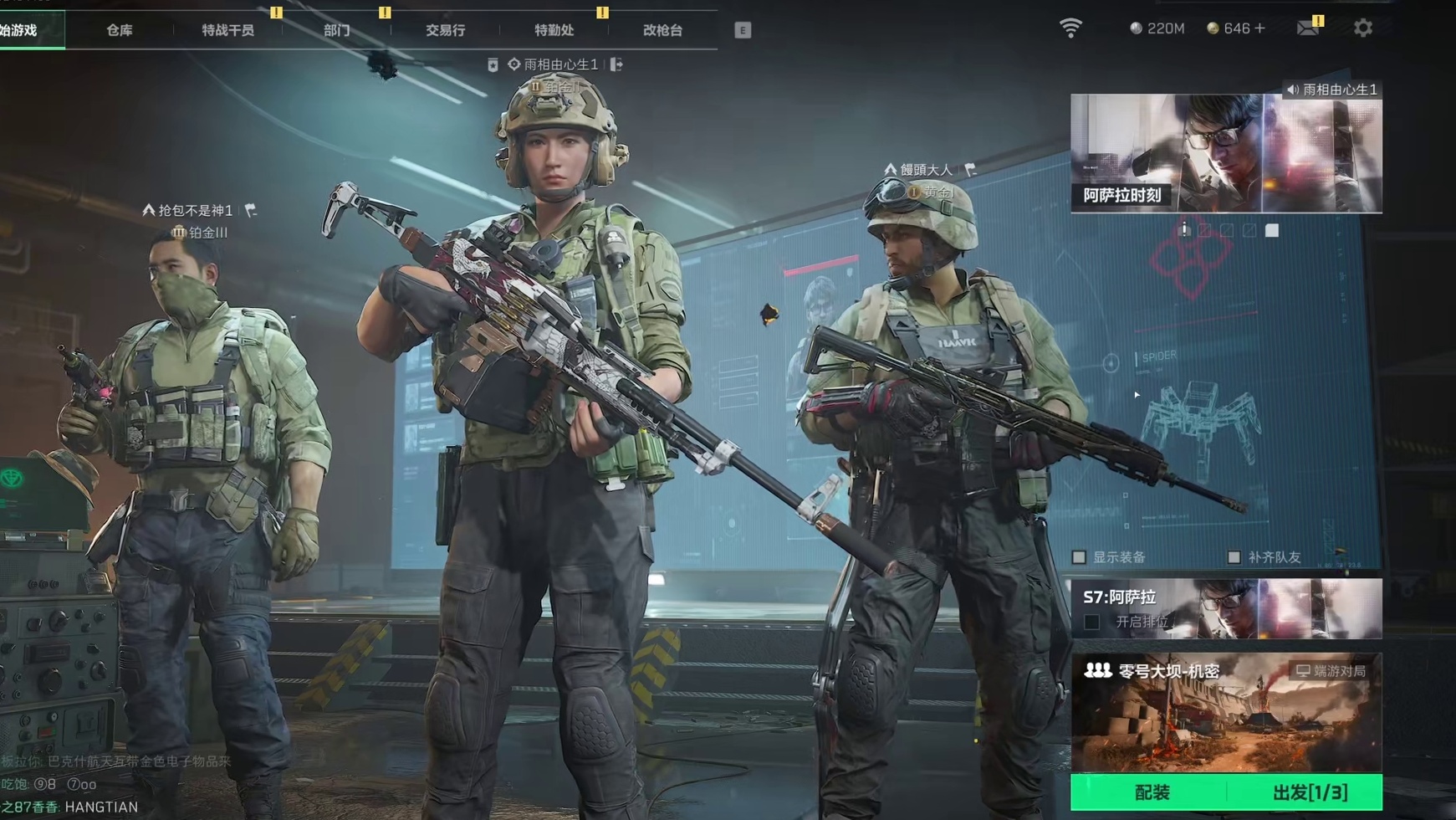Click the 阿萨拉时刻 banner
The width and height of the screenshot is (1456, 820).
(1225, 153)
